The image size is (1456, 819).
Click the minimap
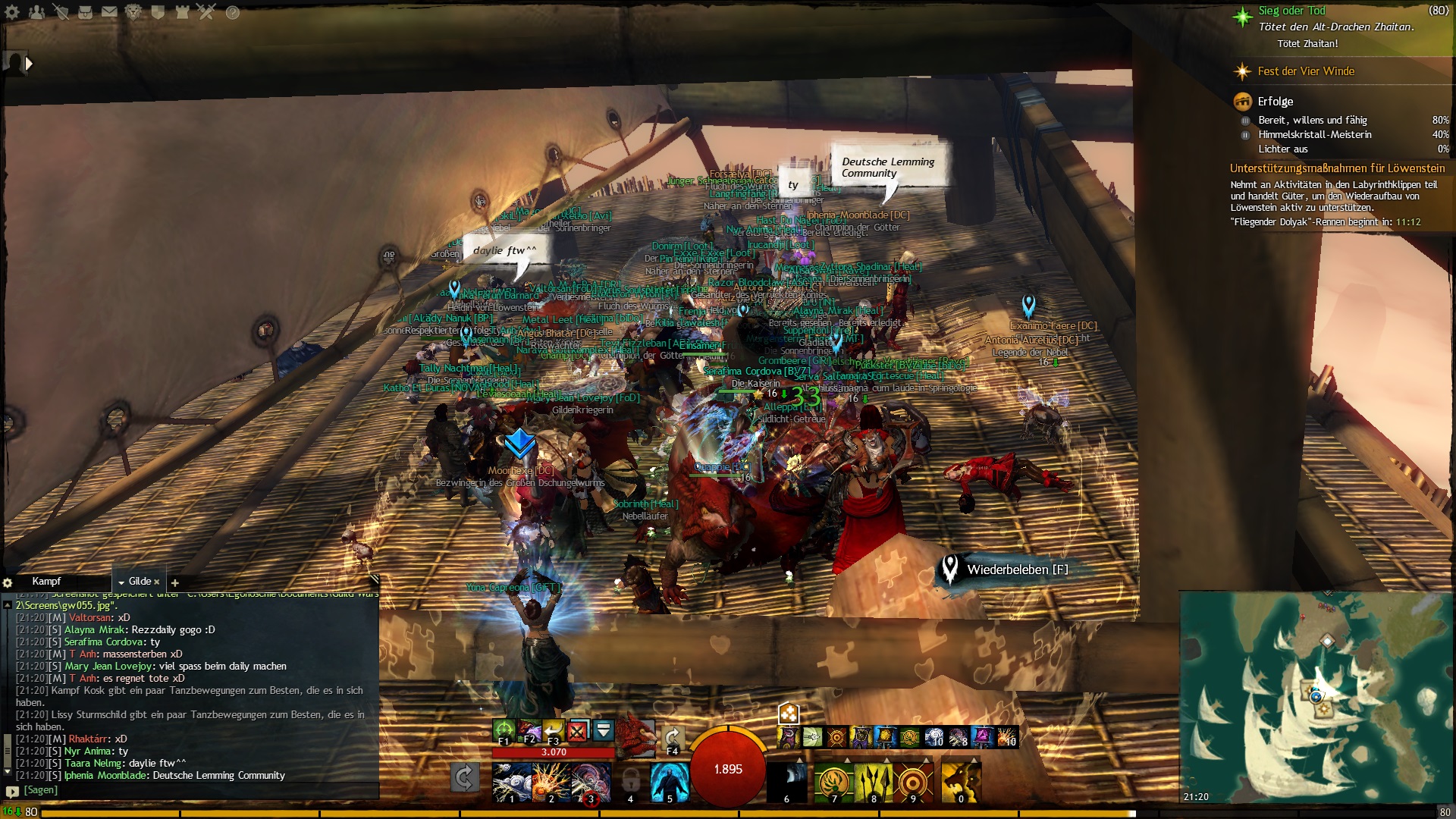pyautogui.click(x=1317, y=698)
